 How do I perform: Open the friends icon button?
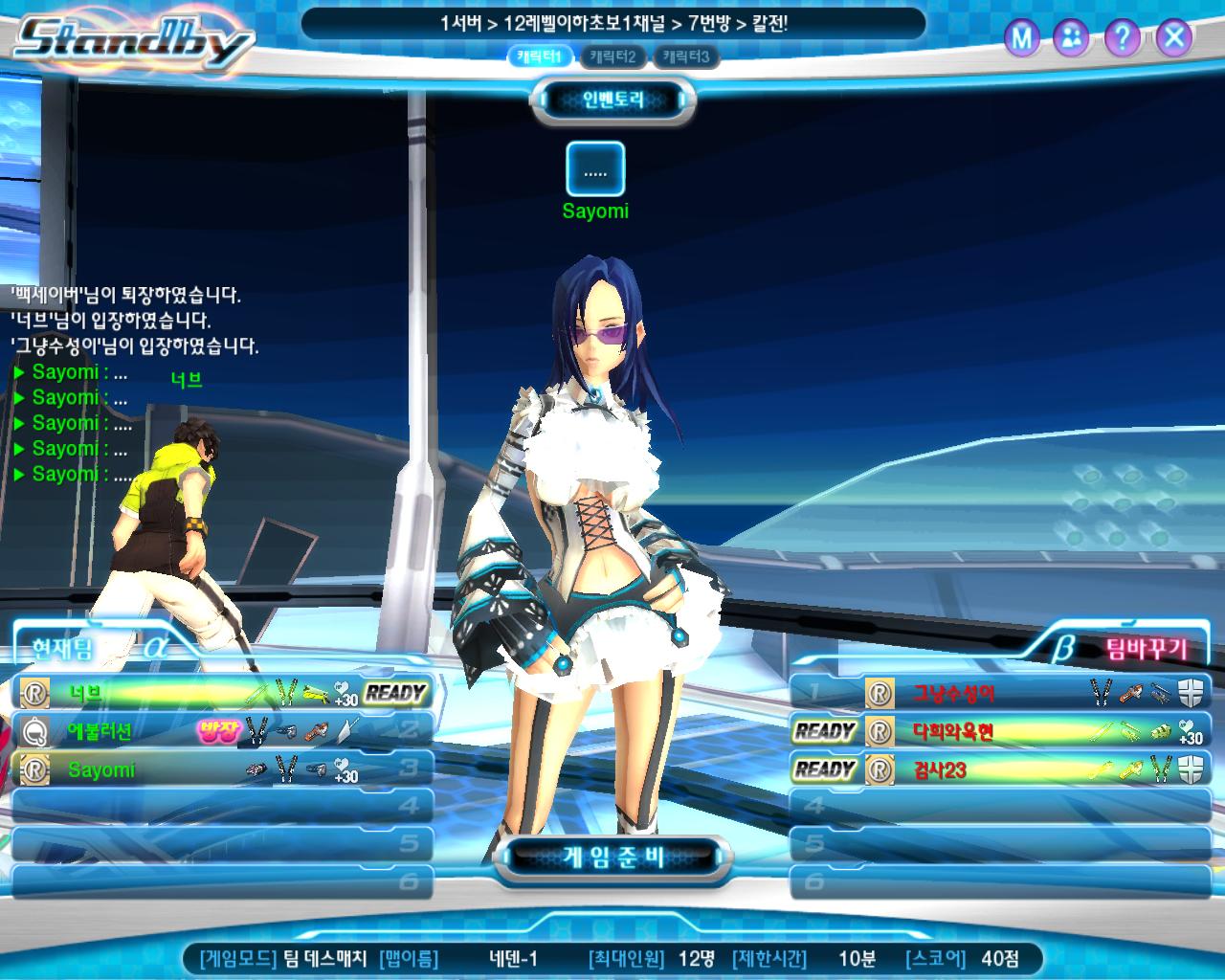point(1072,38)
